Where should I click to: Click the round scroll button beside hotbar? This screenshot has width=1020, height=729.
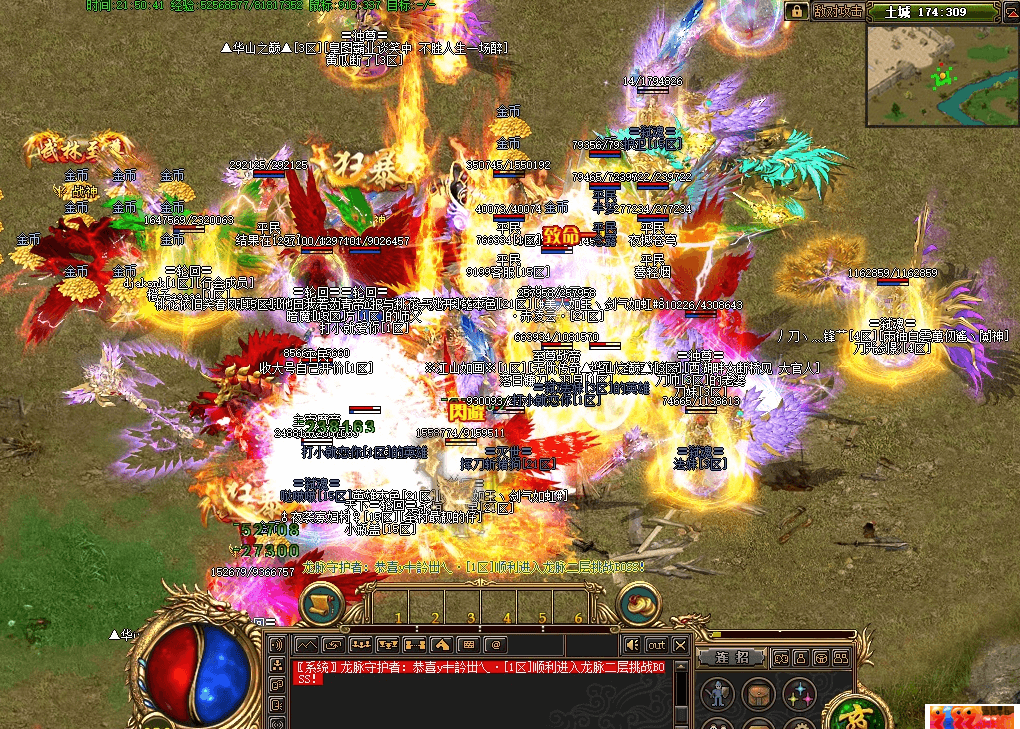click(x=321, y=603)
